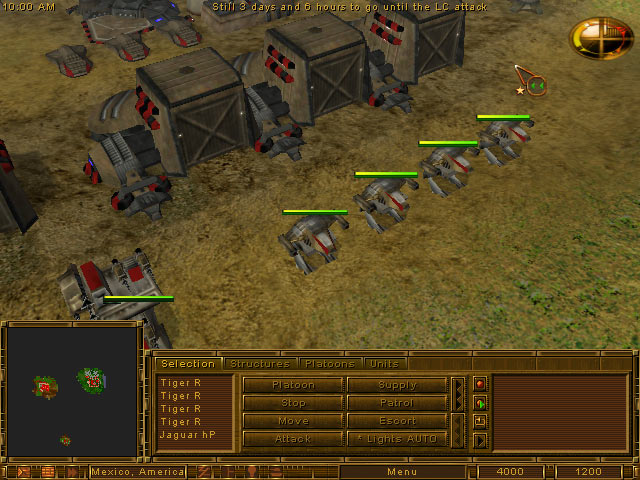Select Jaguar hP in the selection list

pos(189,435)
